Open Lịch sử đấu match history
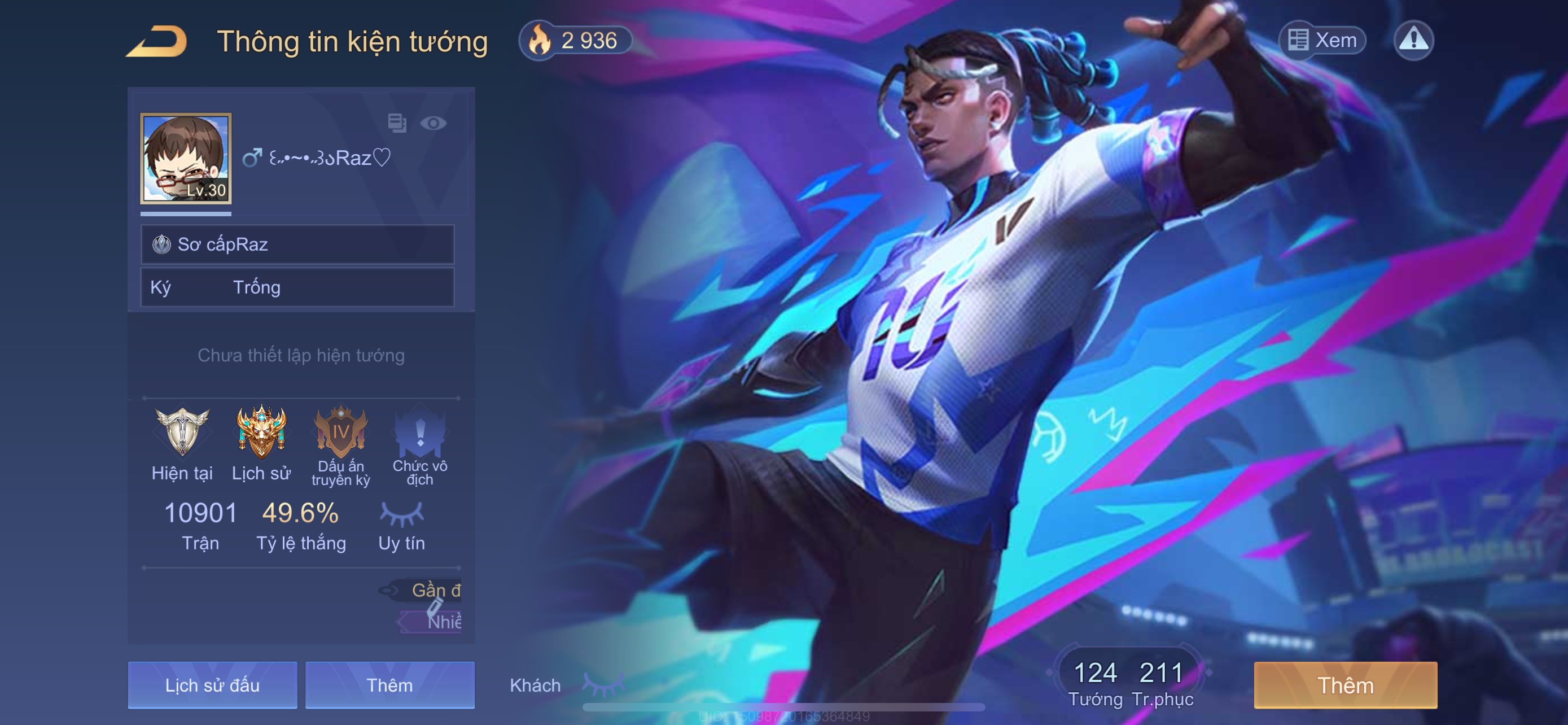Screen dimensions: 1568x725 point(212,685)
